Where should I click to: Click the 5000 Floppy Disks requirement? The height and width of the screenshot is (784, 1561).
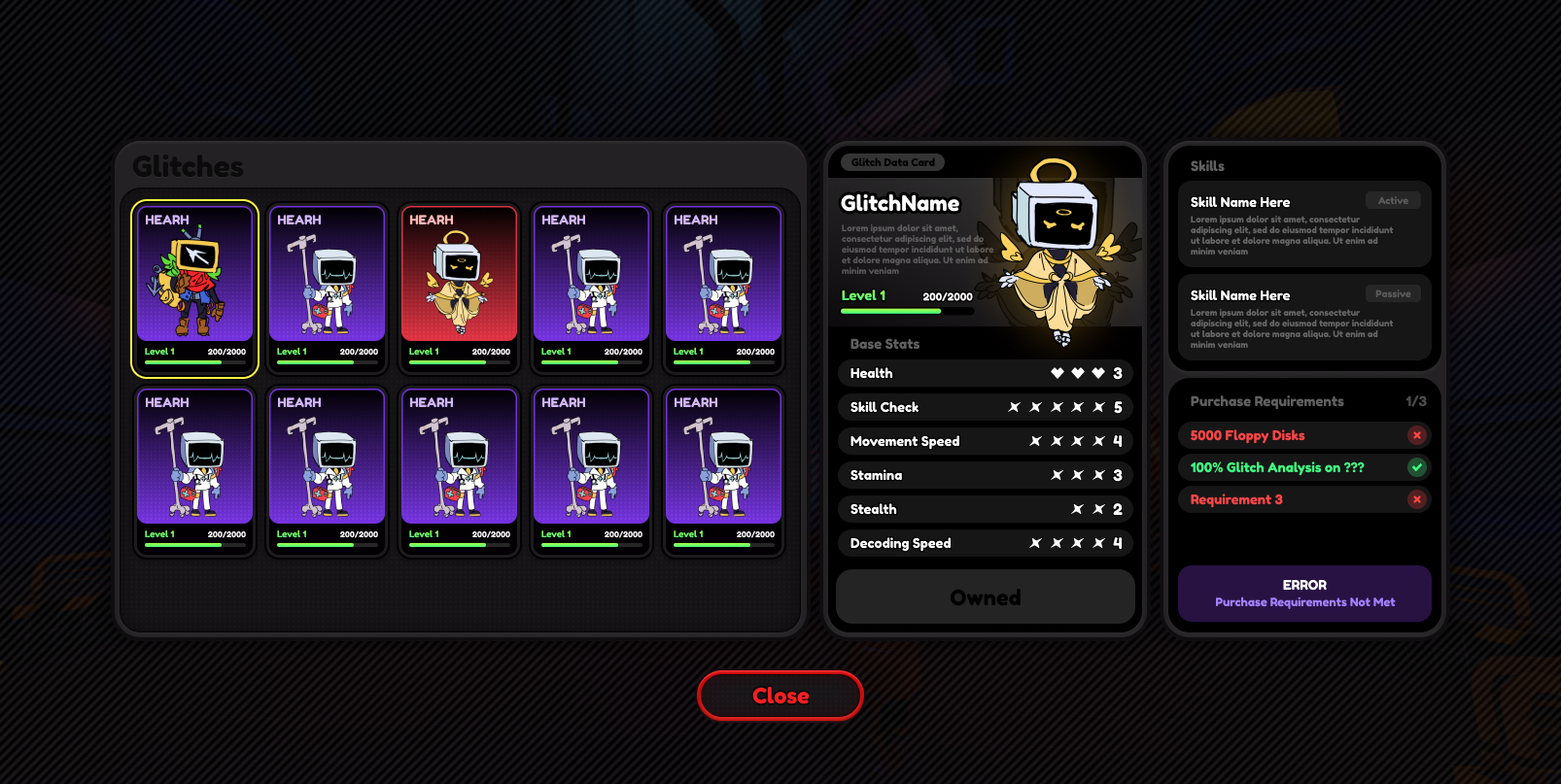pyautogui.click(x=1303, y=435)
